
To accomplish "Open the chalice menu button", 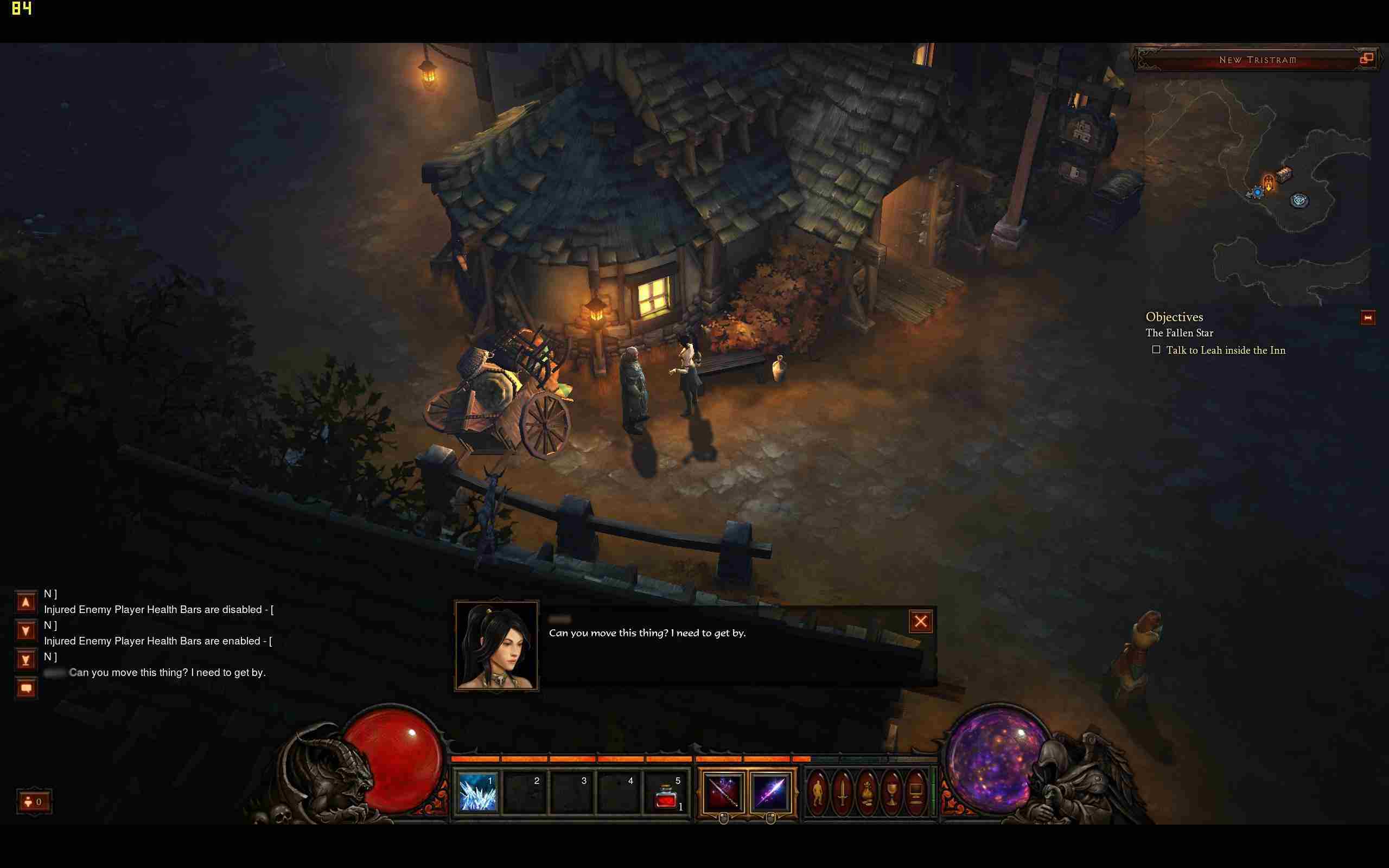I will coord(891,793).
